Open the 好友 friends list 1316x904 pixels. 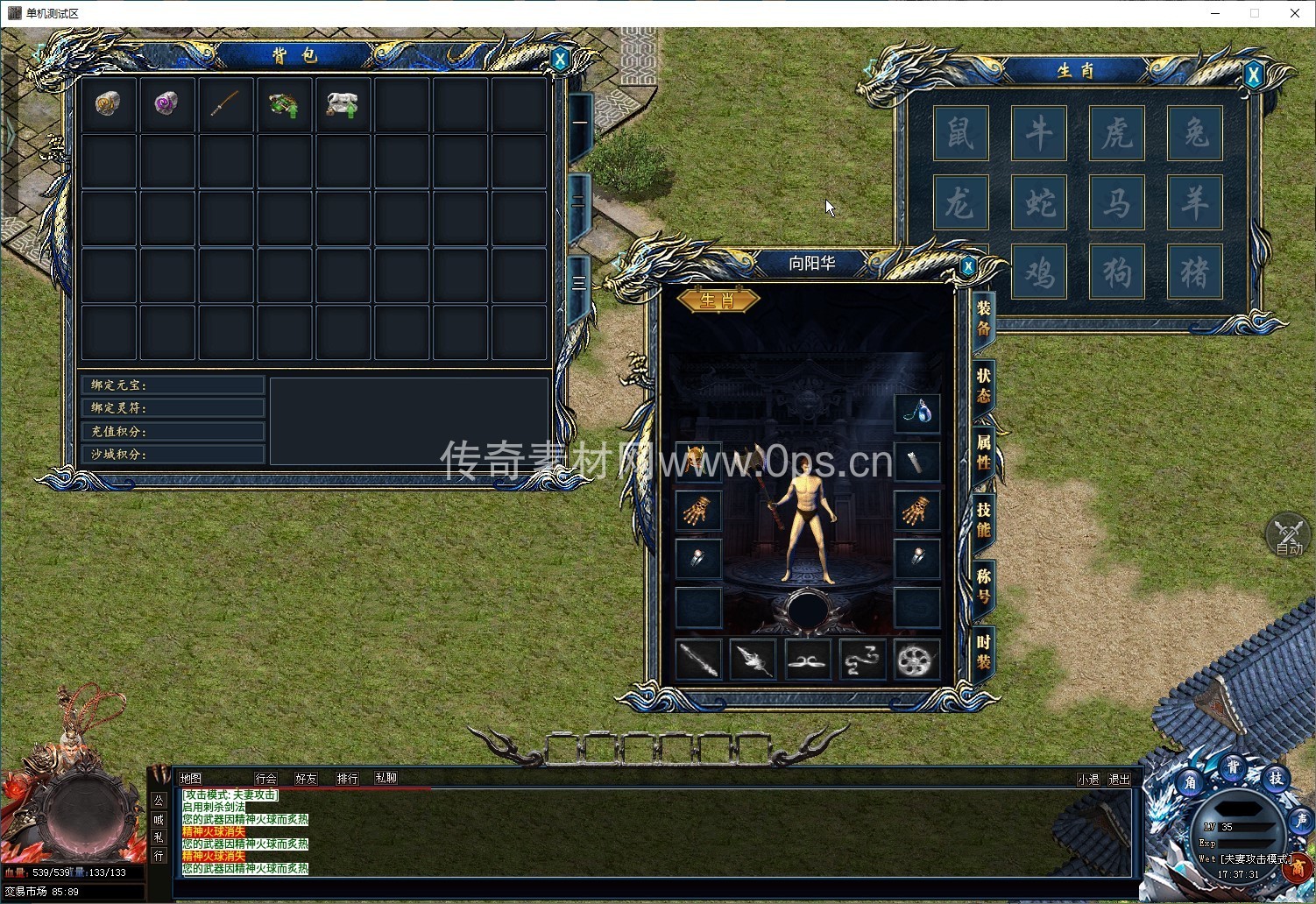[306, 778]
